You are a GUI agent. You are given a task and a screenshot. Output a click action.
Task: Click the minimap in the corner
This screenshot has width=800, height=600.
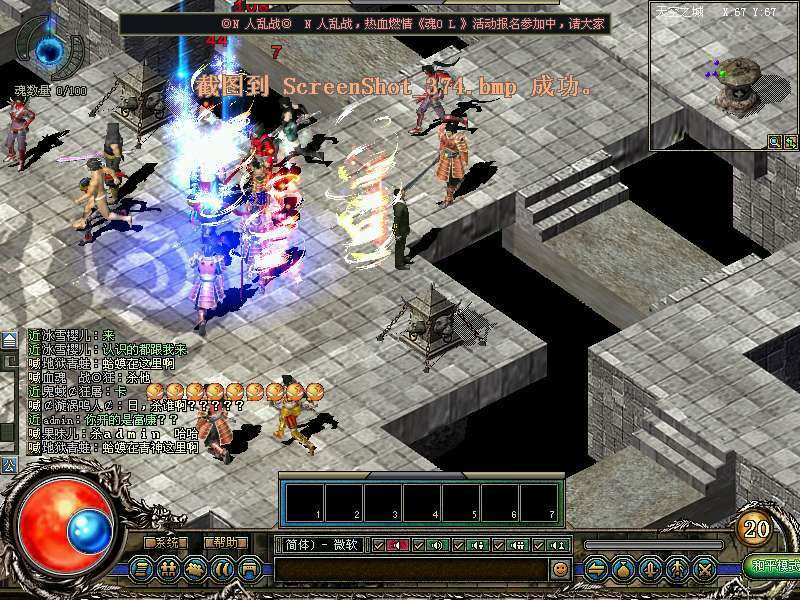tap(722, 75)
